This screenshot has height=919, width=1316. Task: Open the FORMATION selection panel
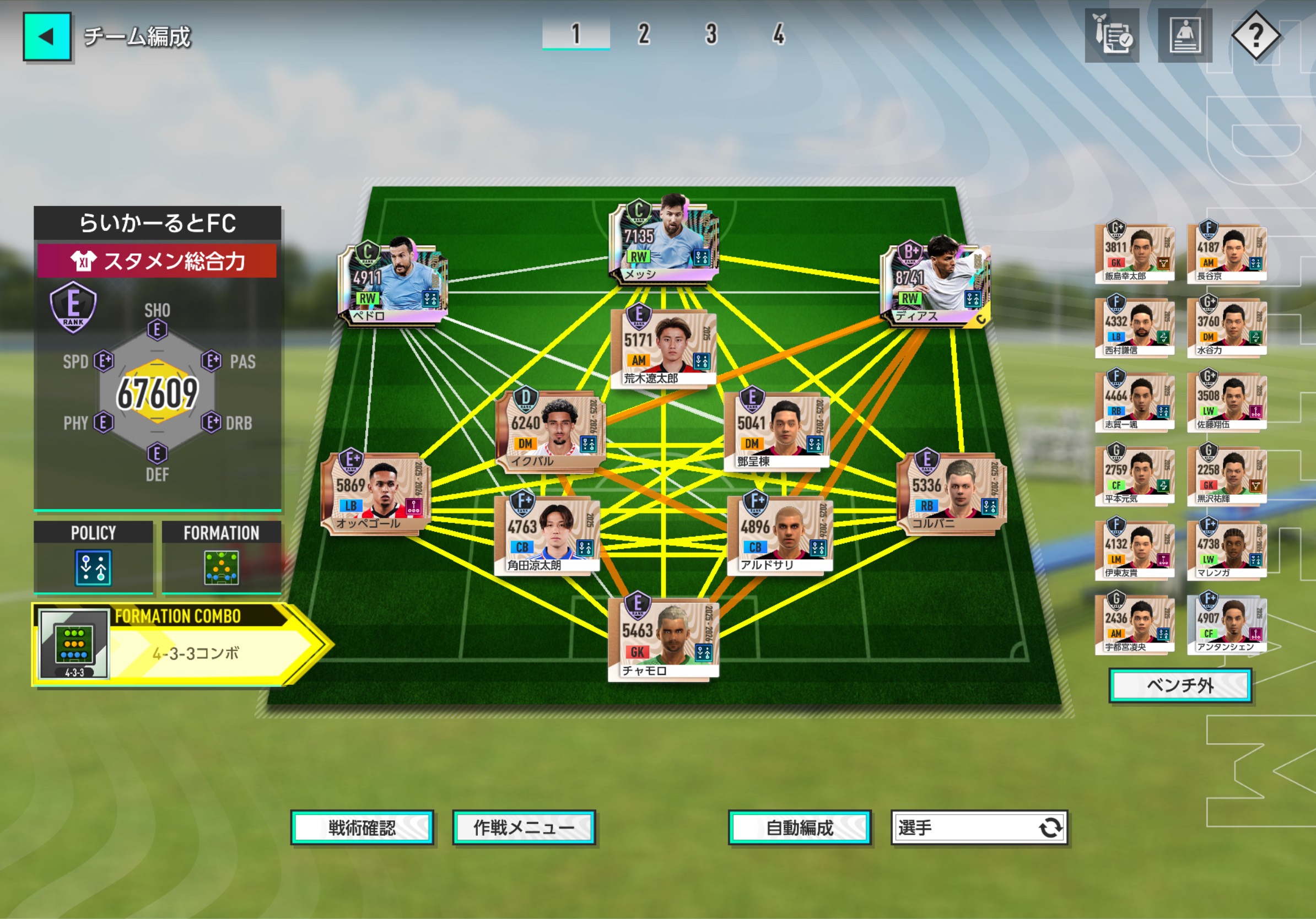(221, 557)
